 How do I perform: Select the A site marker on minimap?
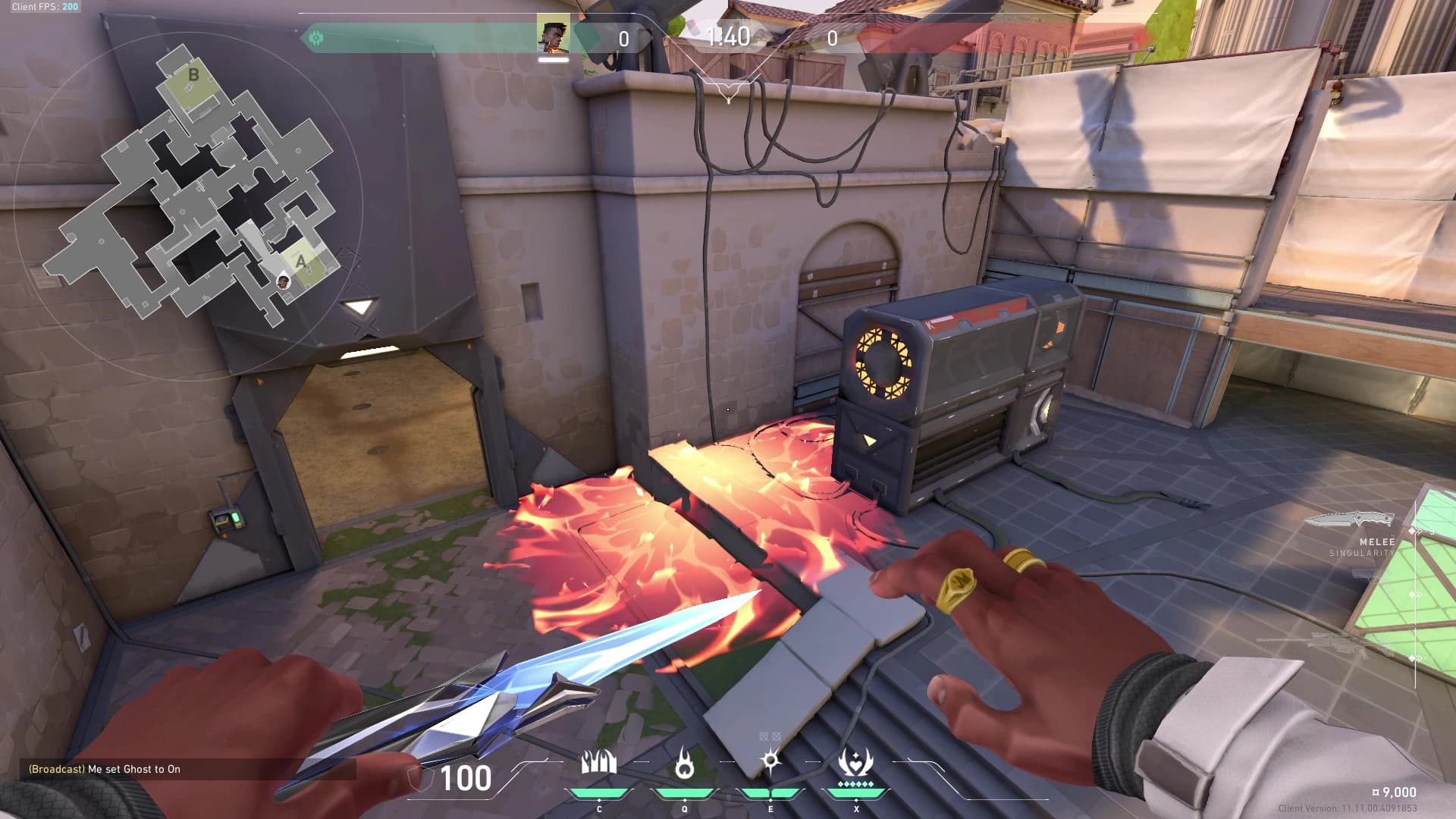(x=301, y=262)
